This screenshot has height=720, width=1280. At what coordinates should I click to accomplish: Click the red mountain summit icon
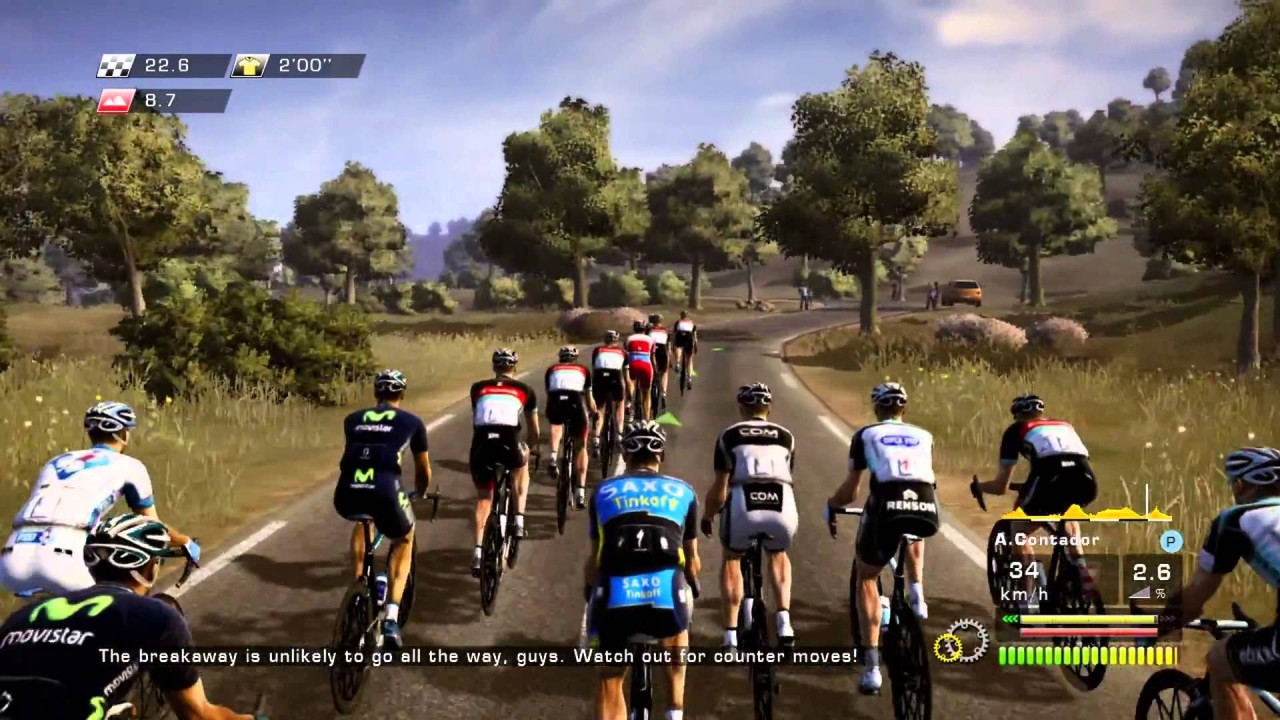click(x=116, y=101)
